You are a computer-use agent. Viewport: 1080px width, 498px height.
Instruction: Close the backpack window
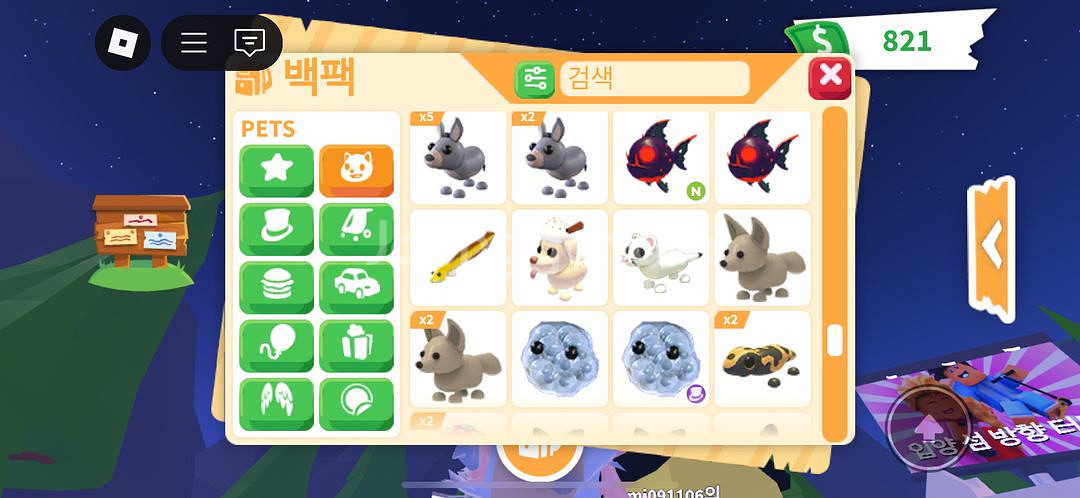(x=829, y=78)
